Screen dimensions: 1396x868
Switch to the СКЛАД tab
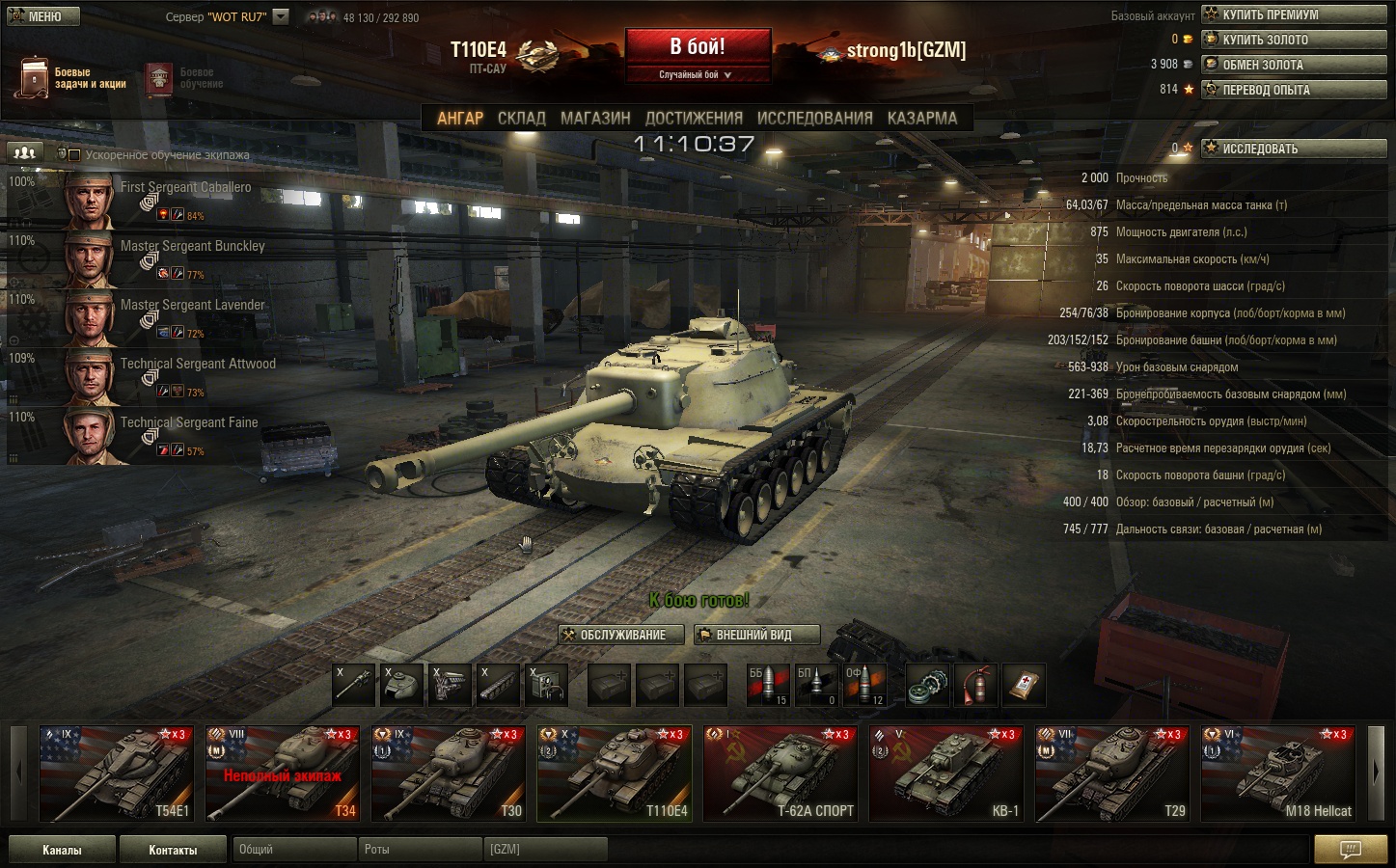tap(521, 118)
